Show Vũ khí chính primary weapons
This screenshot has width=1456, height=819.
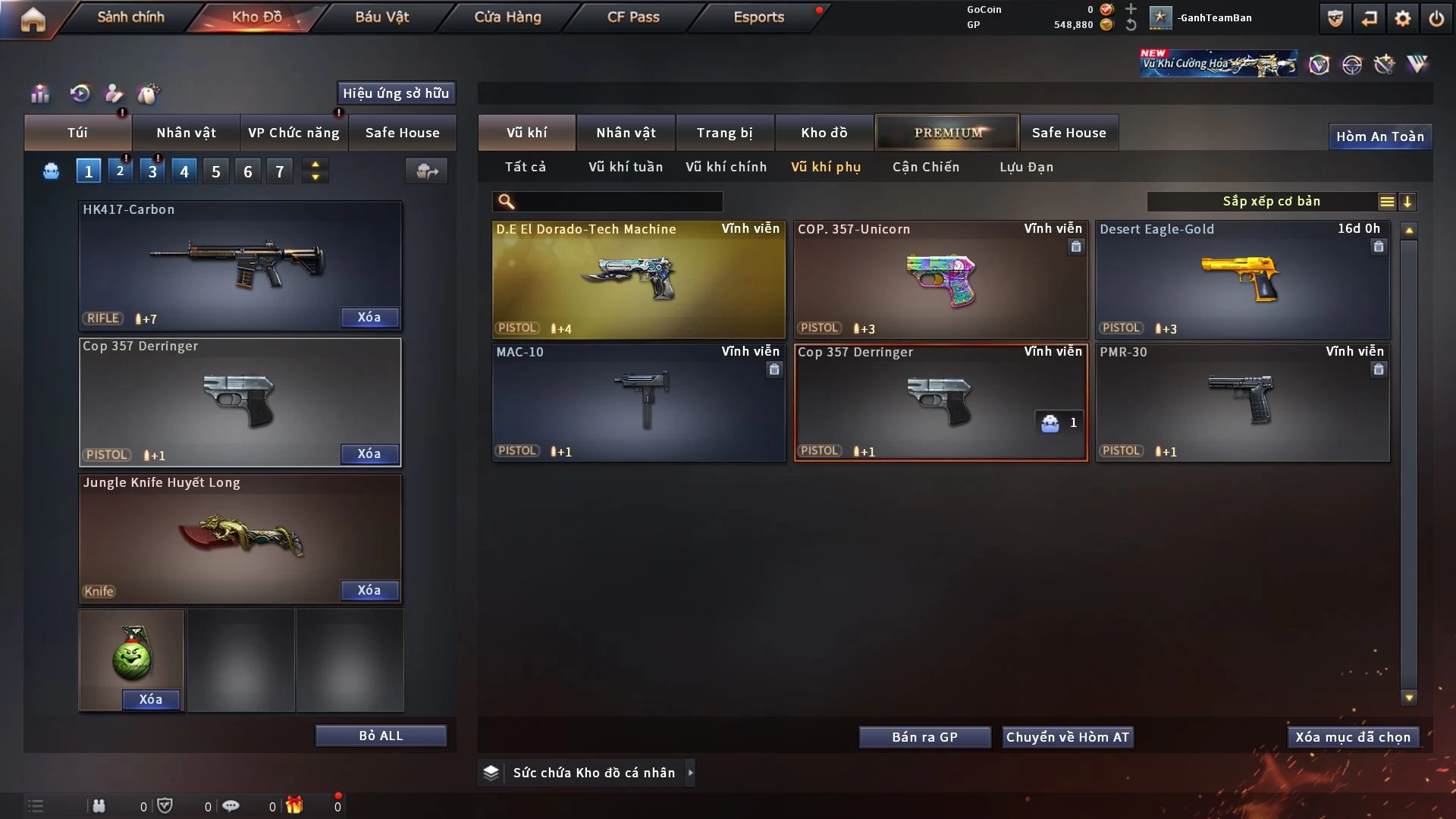click(x=726, y=167)
